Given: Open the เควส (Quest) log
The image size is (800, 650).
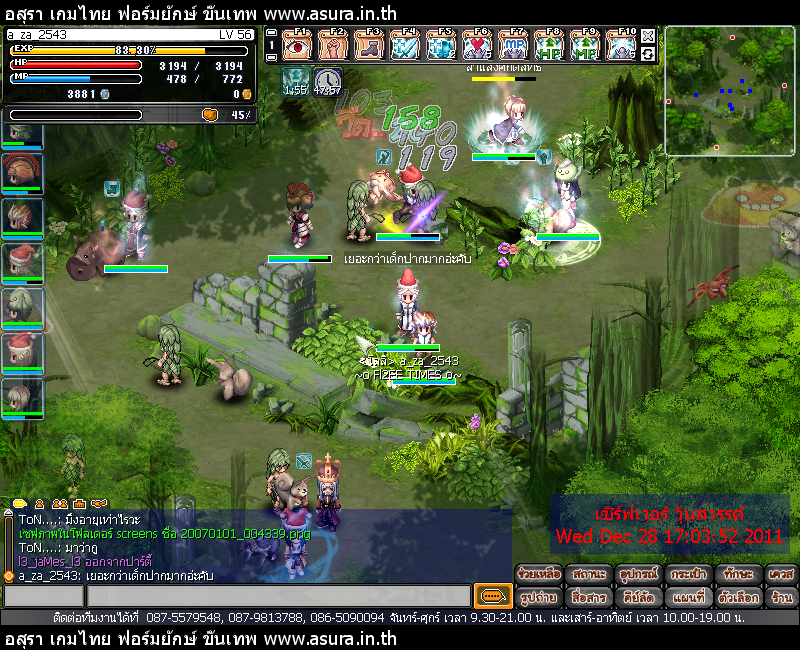Looking at the screenshot, I should click(781, 575).
